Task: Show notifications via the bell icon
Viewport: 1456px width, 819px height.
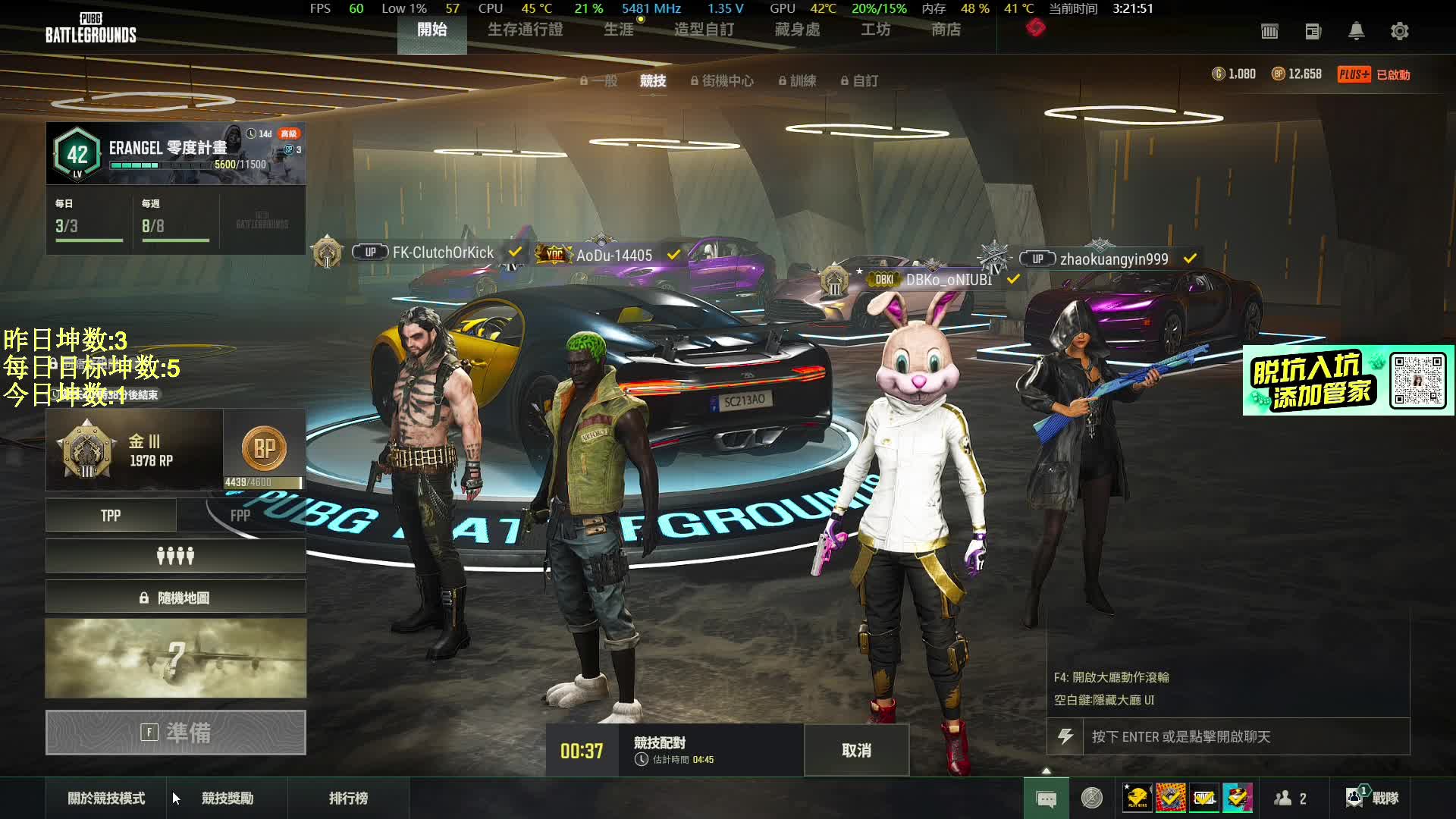Action: point(1356,31)
